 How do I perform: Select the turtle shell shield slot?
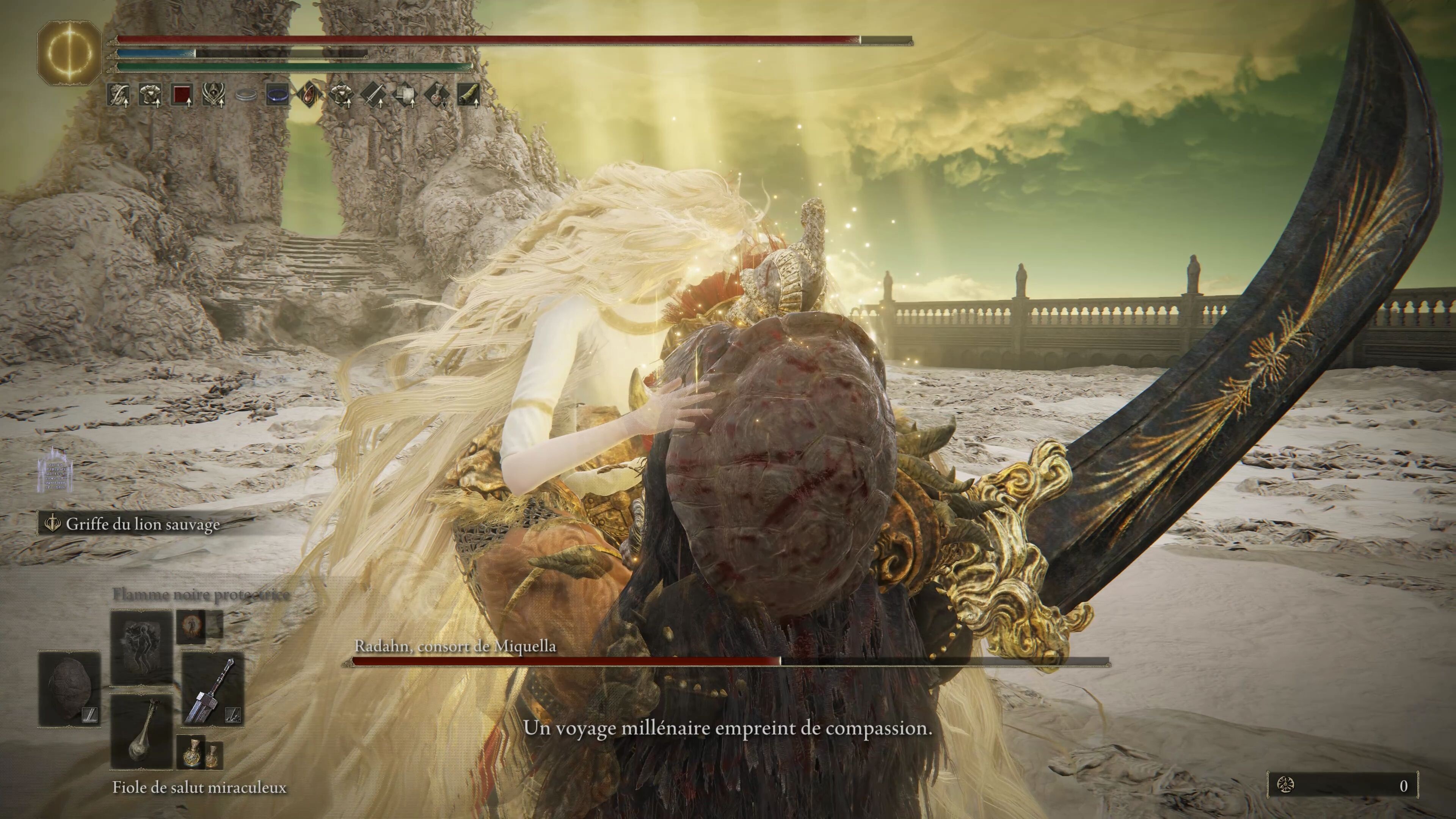pos(69,689)
